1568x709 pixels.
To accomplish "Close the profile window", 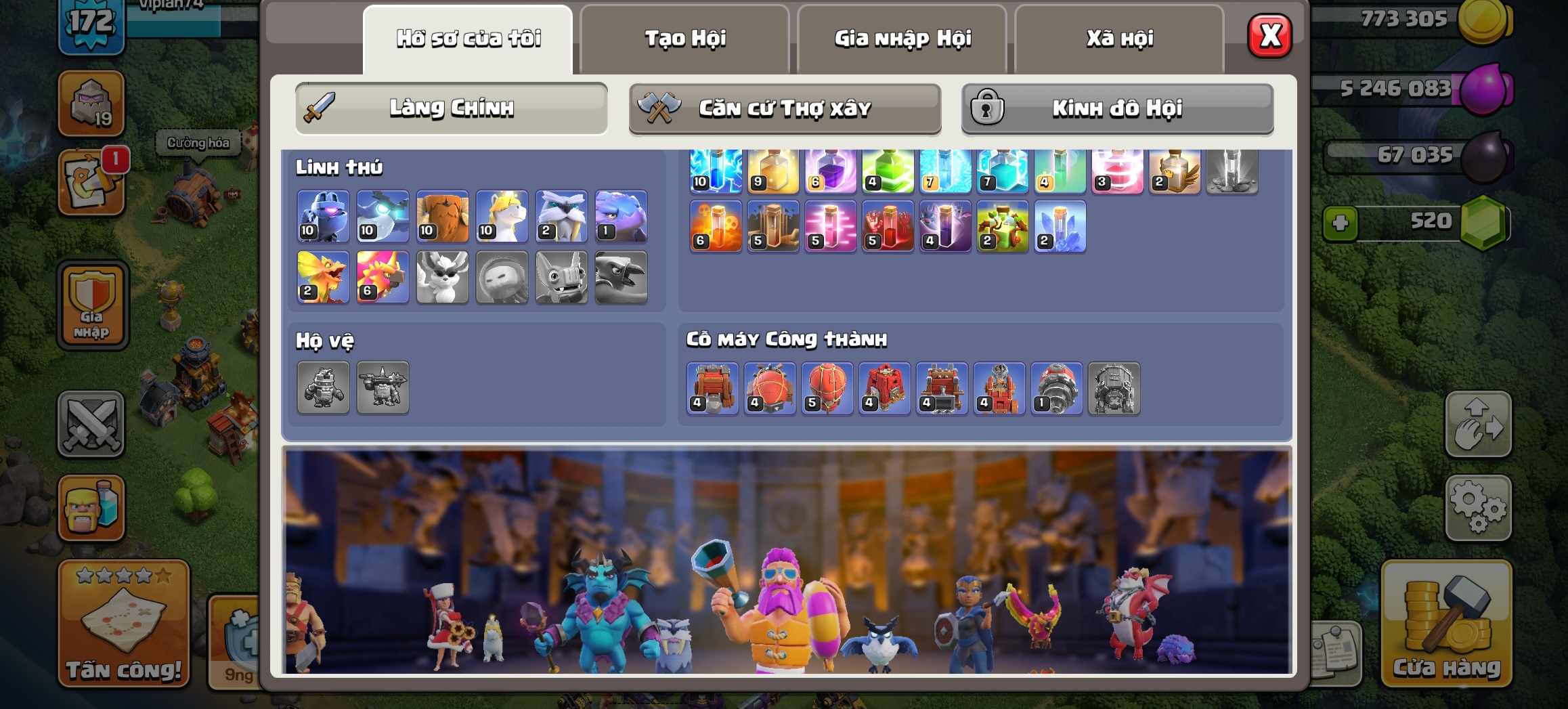I will [x=1269, y=36].
